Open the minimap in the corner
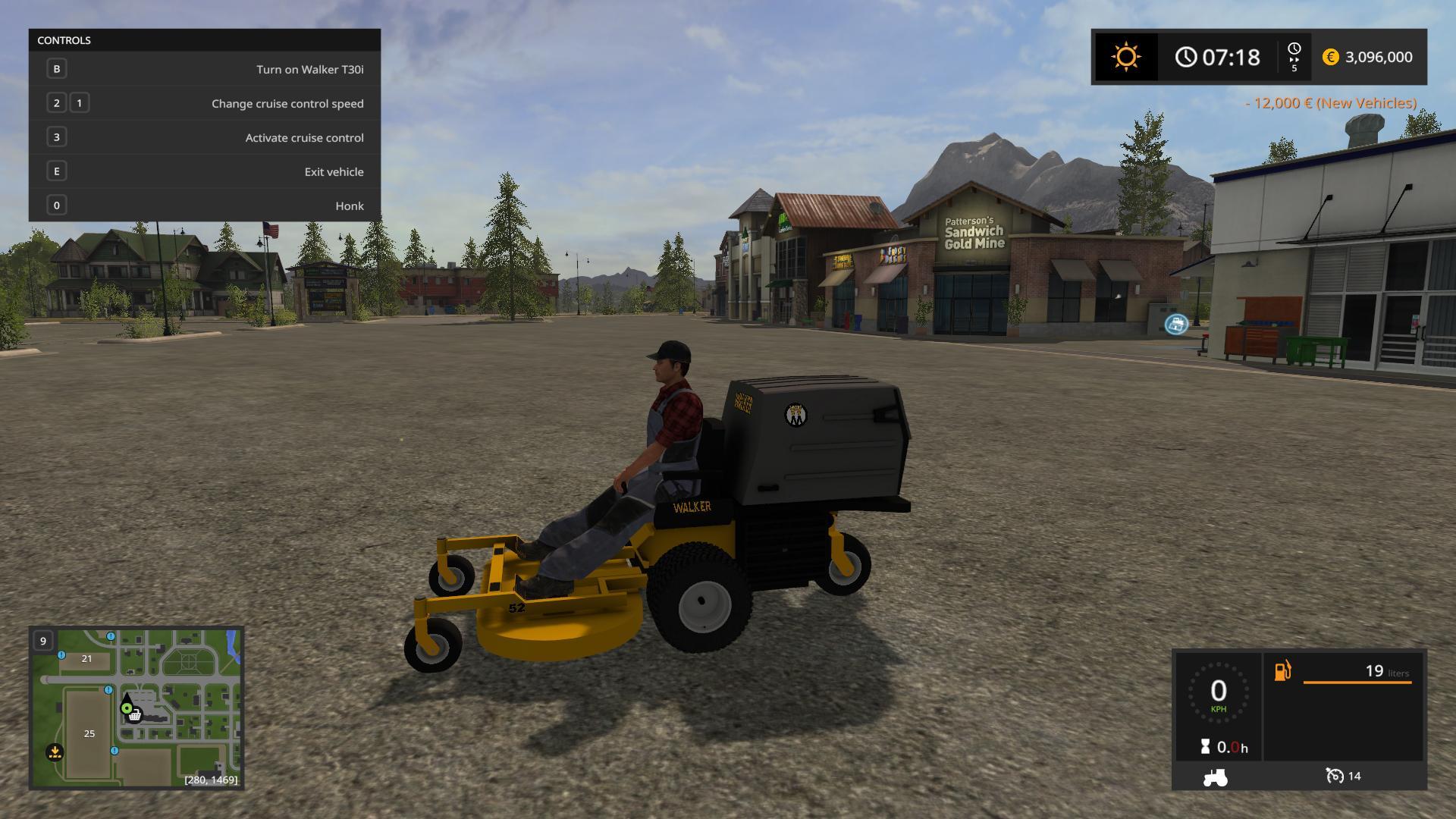Image resolution: width=1456 pixels, height=819 pixels. point(136,708)
